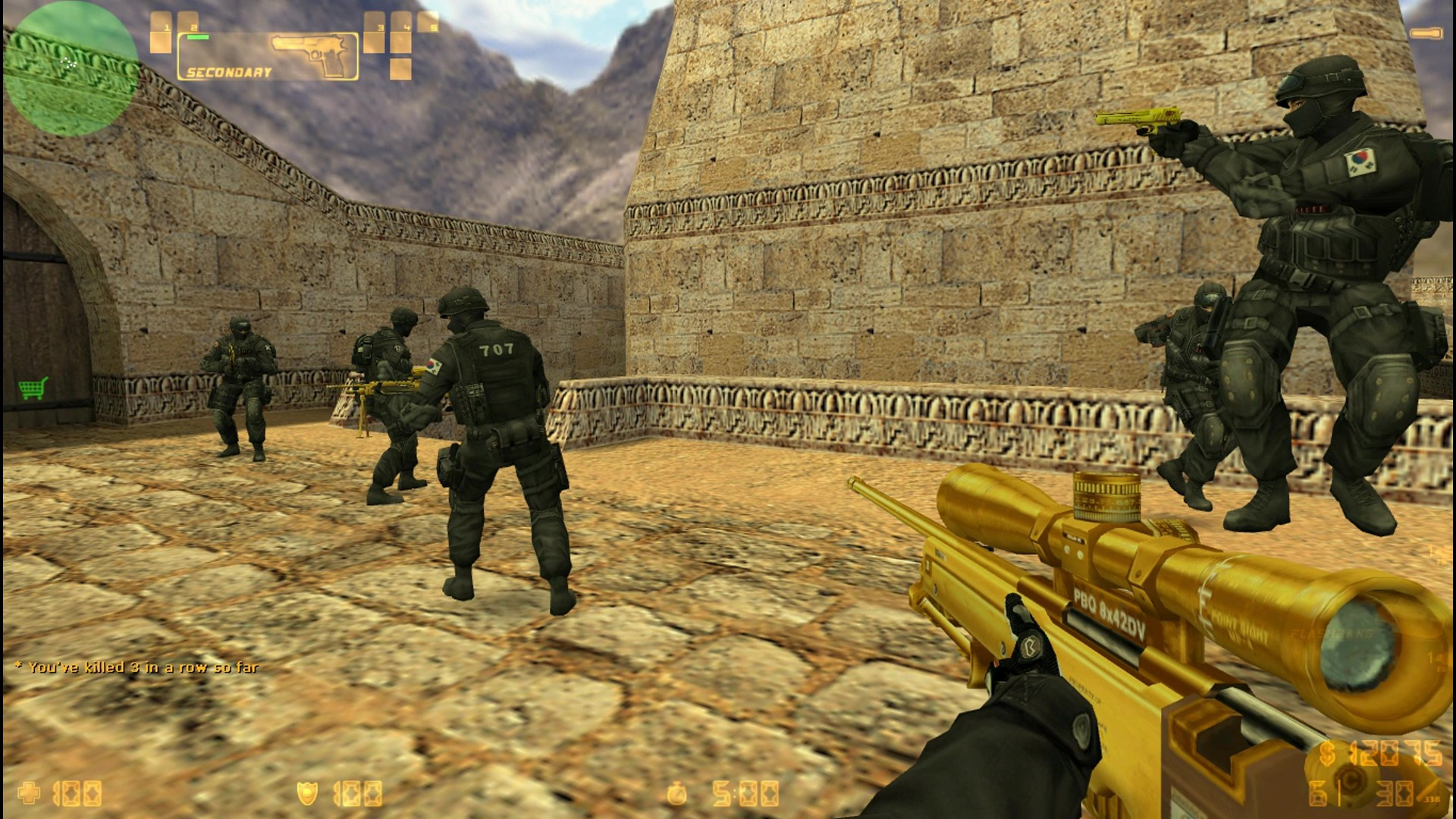1456x819 pixels.
Task: Click the armor shield icon
Action: [307, 792]
